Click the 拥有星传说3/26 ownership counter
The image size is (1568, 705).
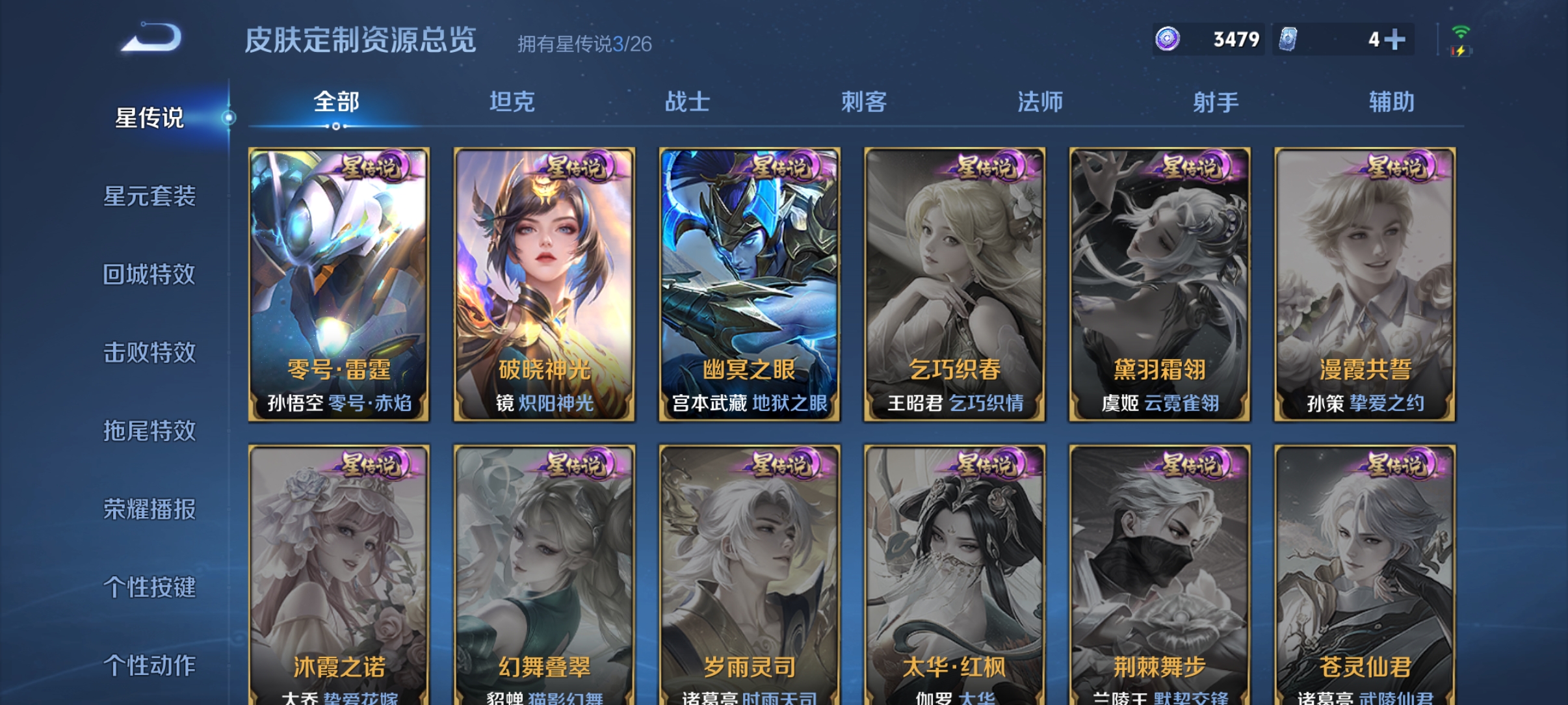click(x=587, y=42)
